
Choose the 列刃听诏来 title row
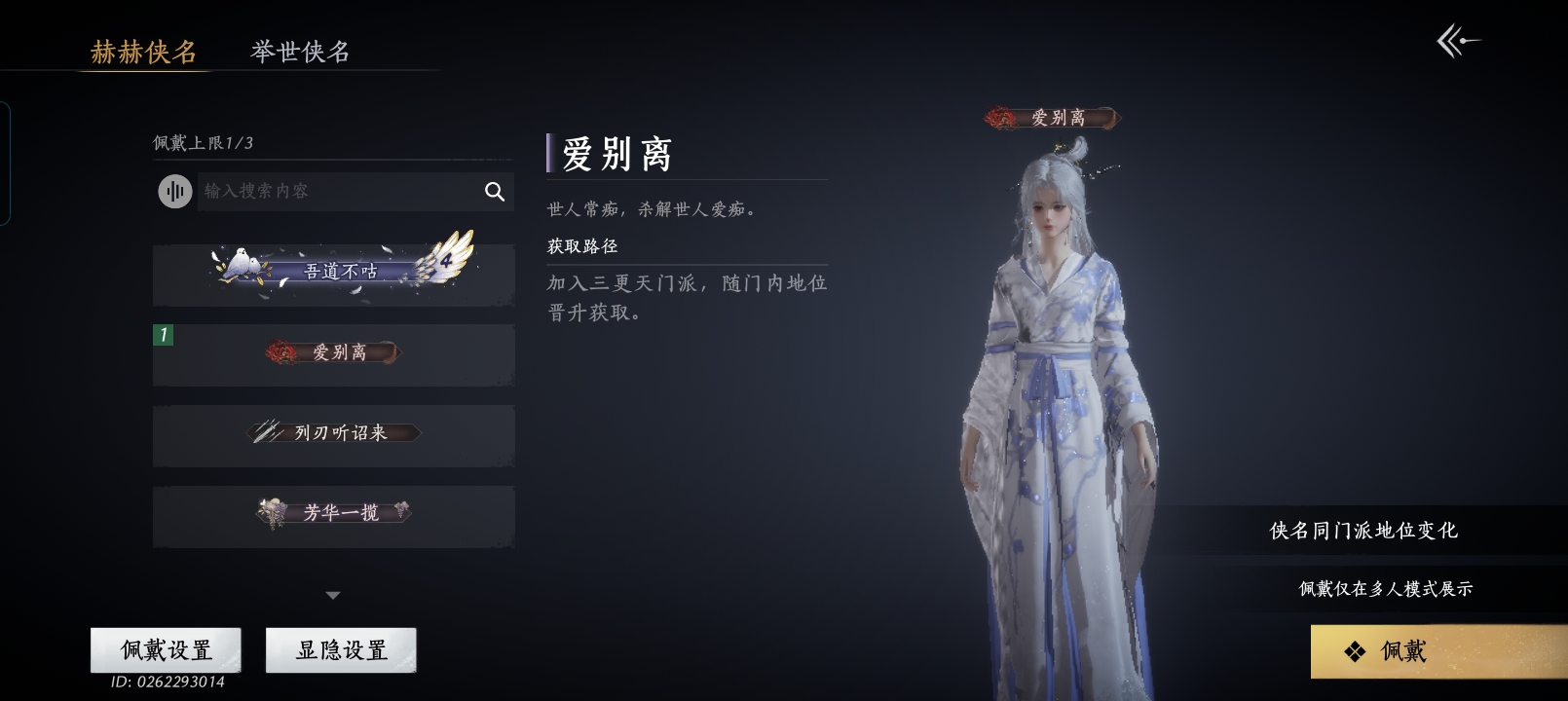333,434
